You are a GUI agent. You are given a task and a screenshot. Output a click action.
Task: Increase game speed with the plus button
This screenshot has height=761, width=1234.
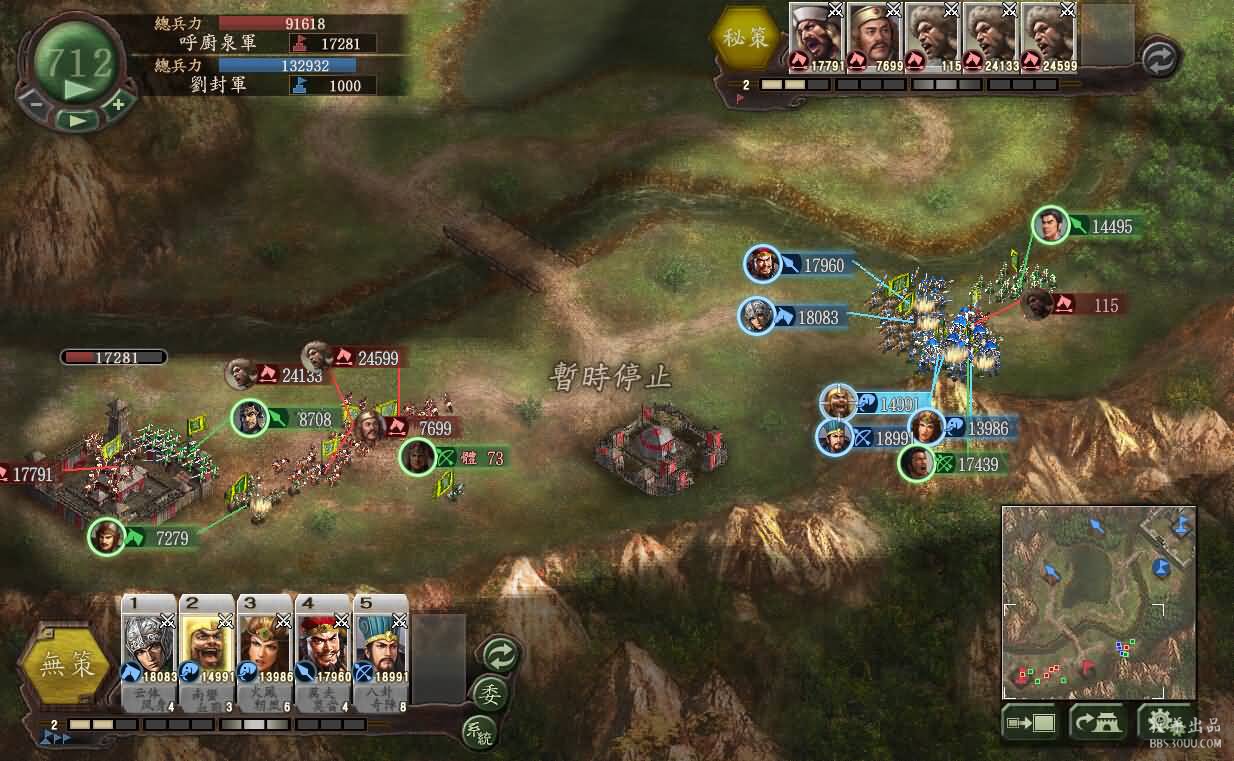[118, 103]
